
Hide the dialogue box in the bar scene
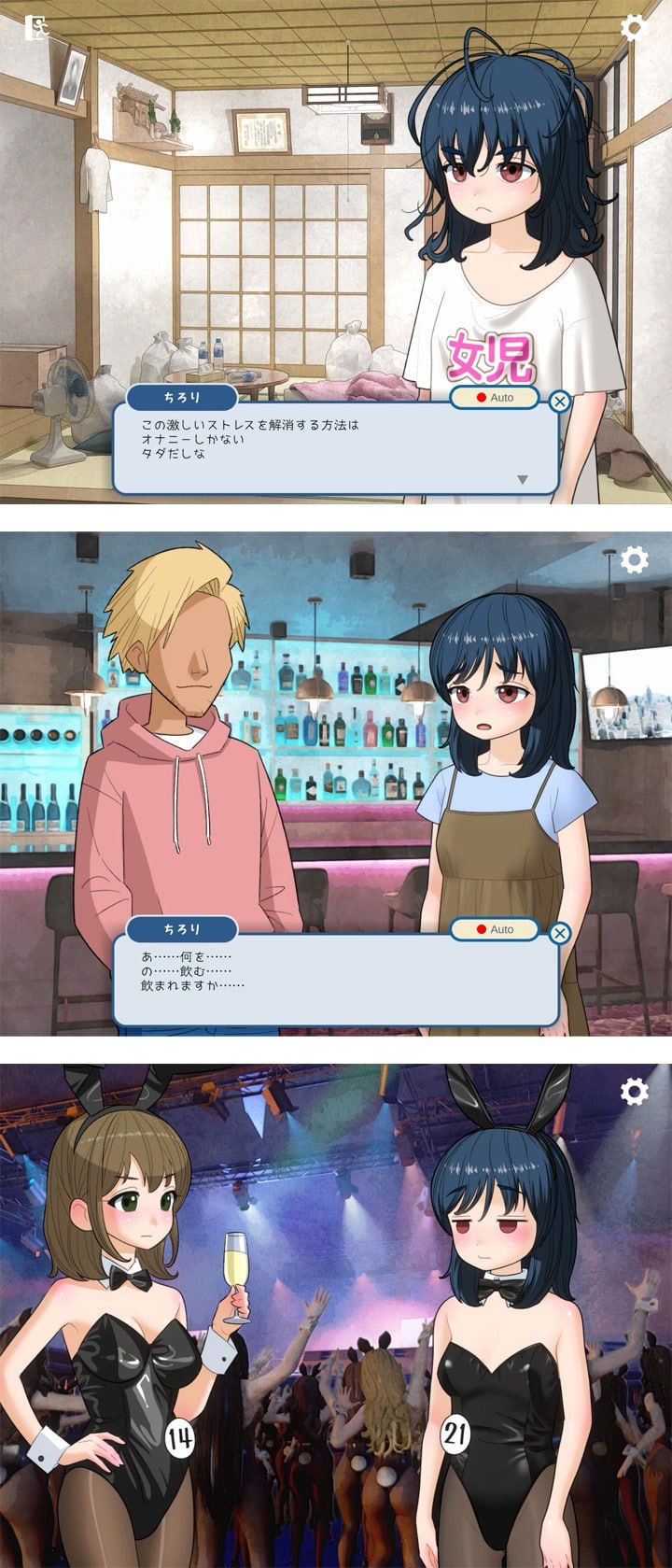(x=559, y=933)
